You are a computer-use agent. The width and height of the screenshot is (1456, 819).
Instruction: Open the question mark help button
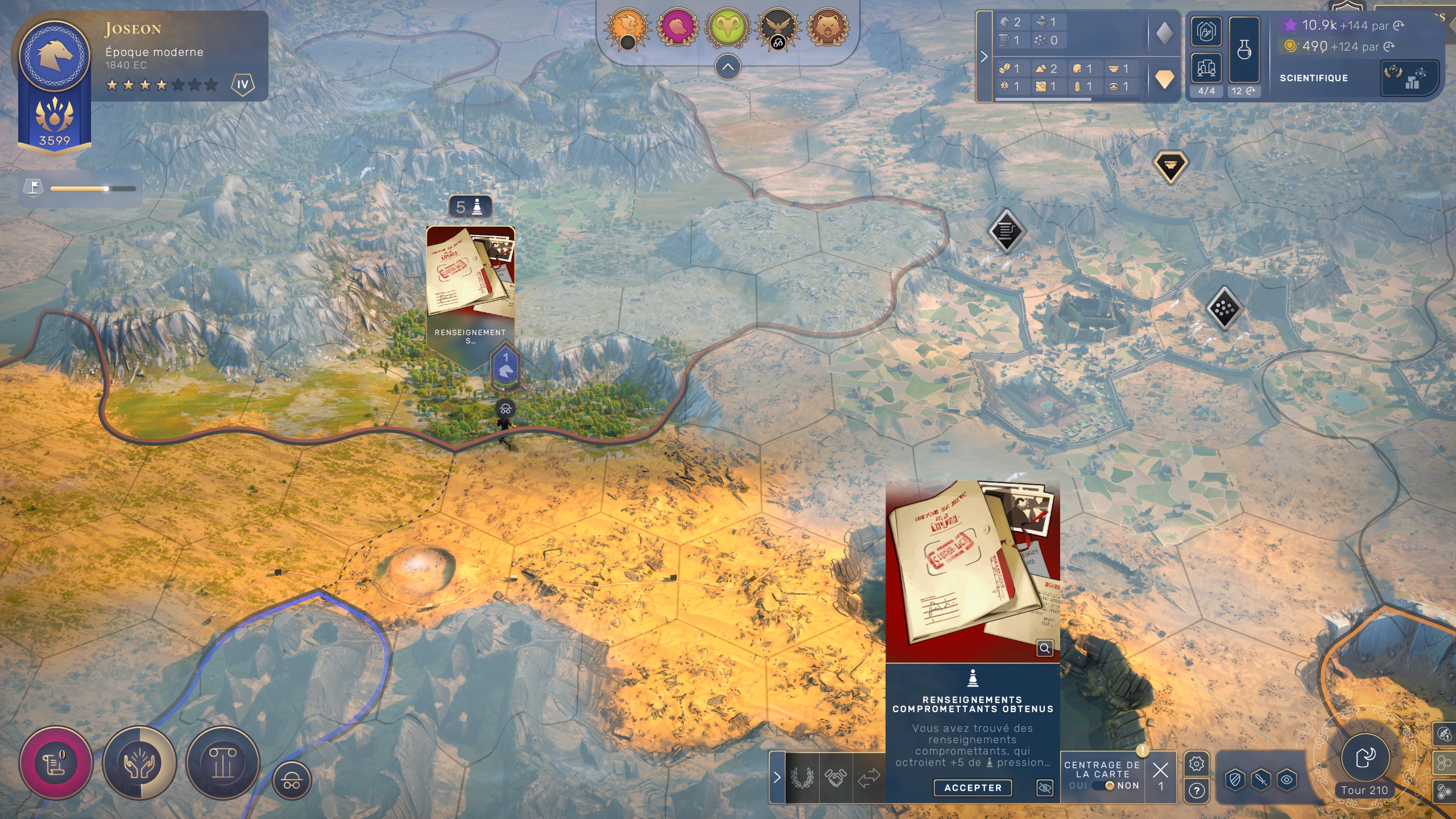(x=1196, y=791)
